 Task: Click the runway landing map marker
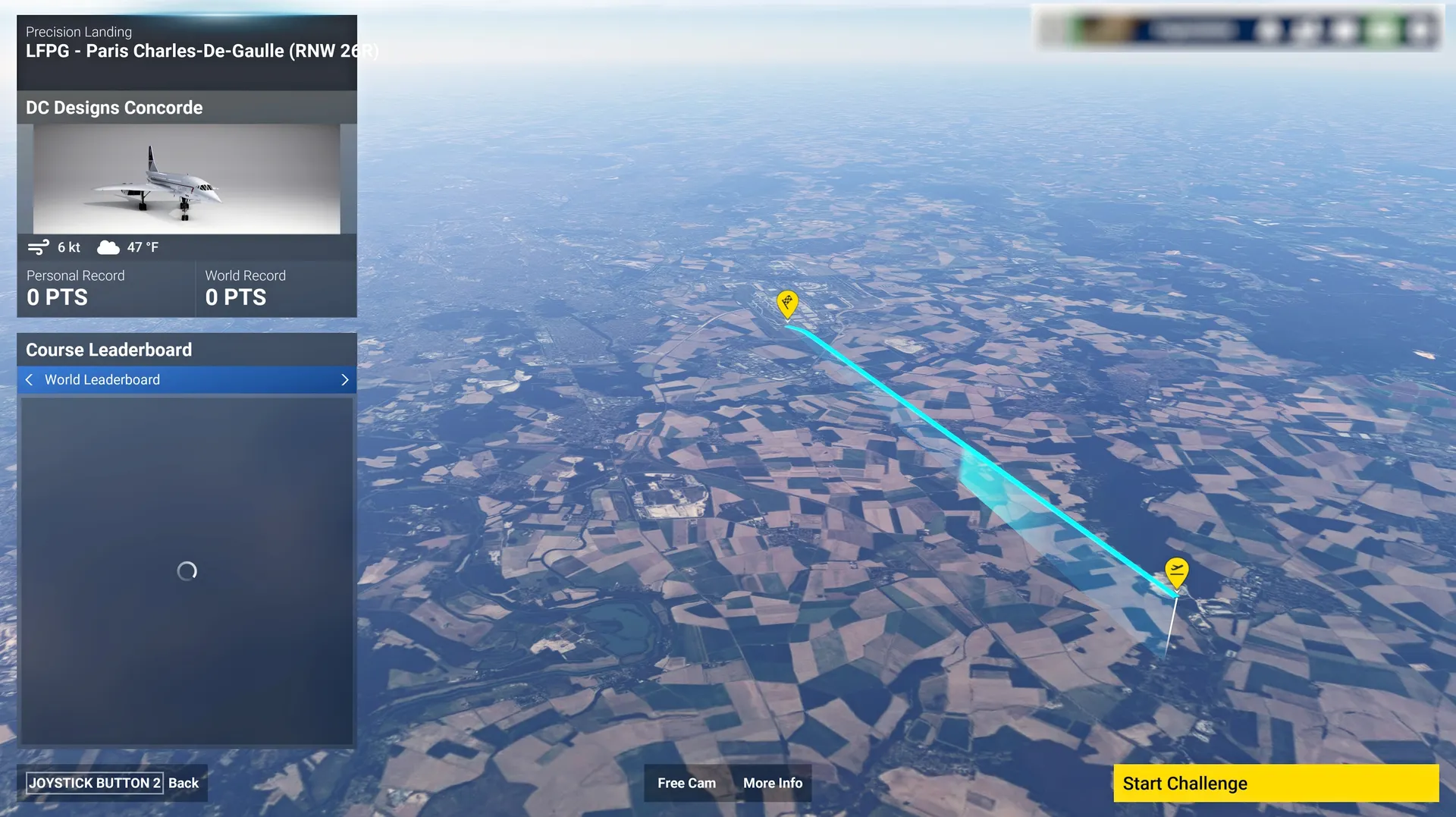click(787, 303)
